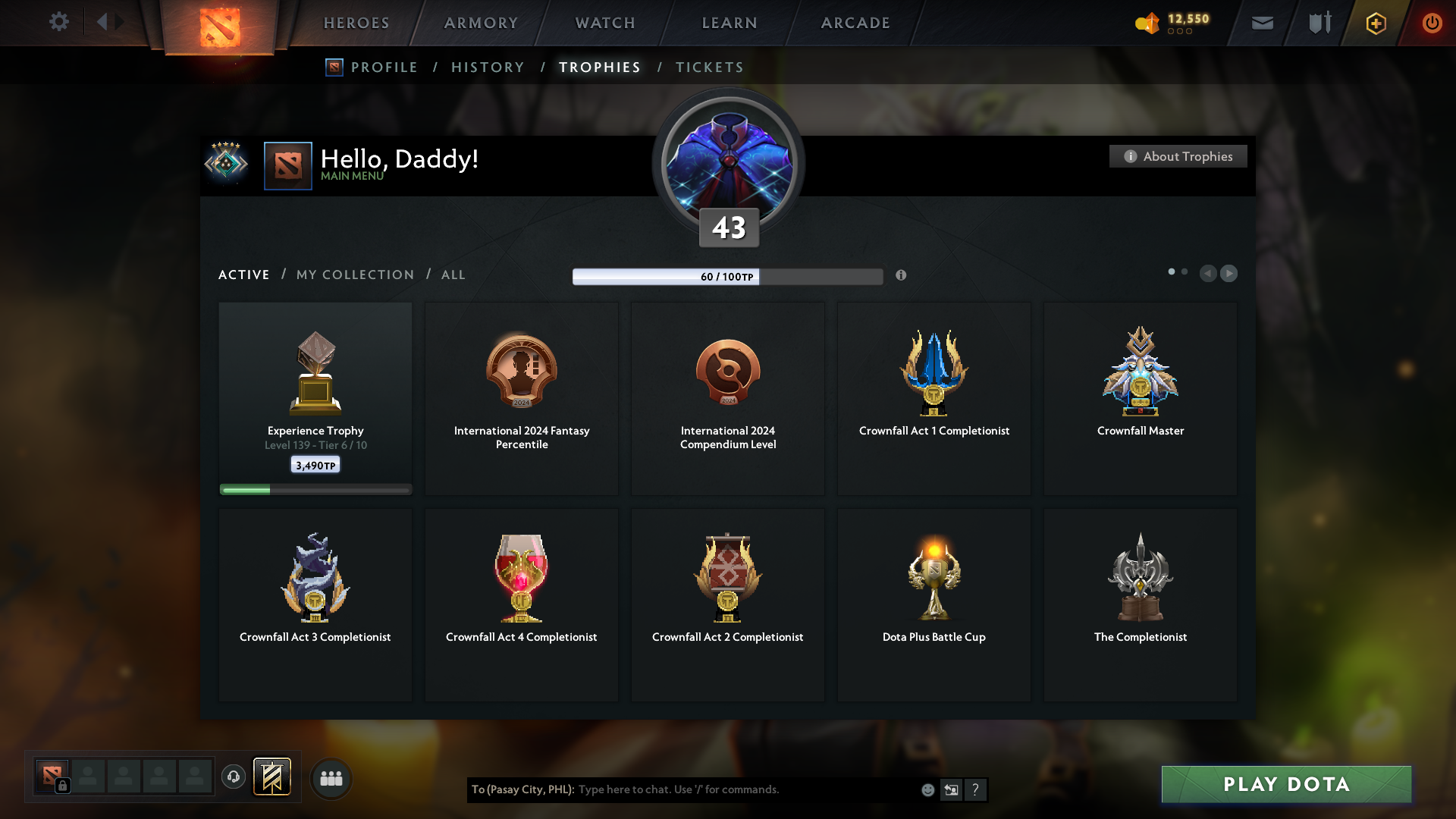Toggle lobby lock on your party slot

point(61,784)
